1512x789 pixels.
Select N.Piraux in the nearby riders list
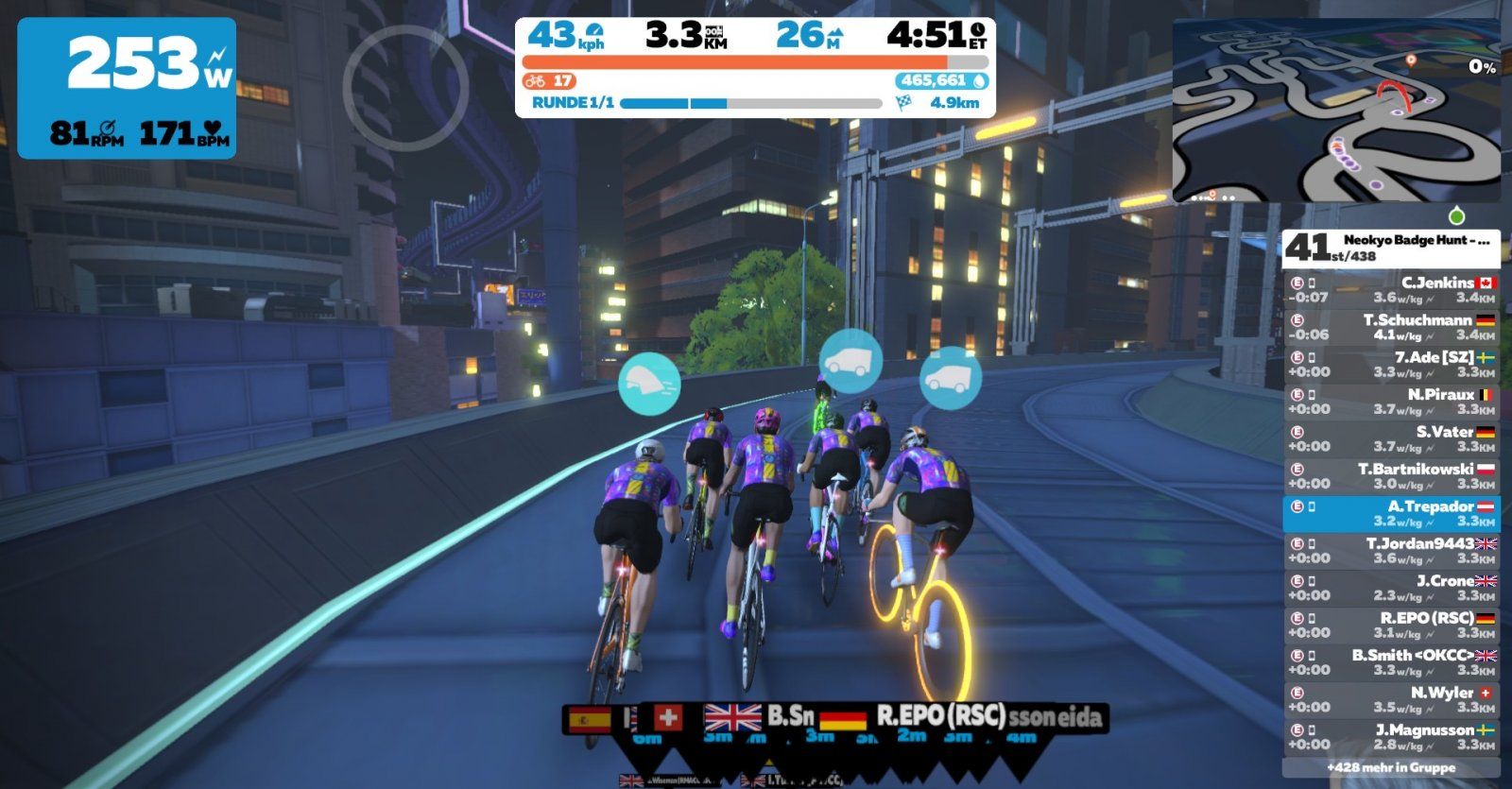pos(1390,402)
